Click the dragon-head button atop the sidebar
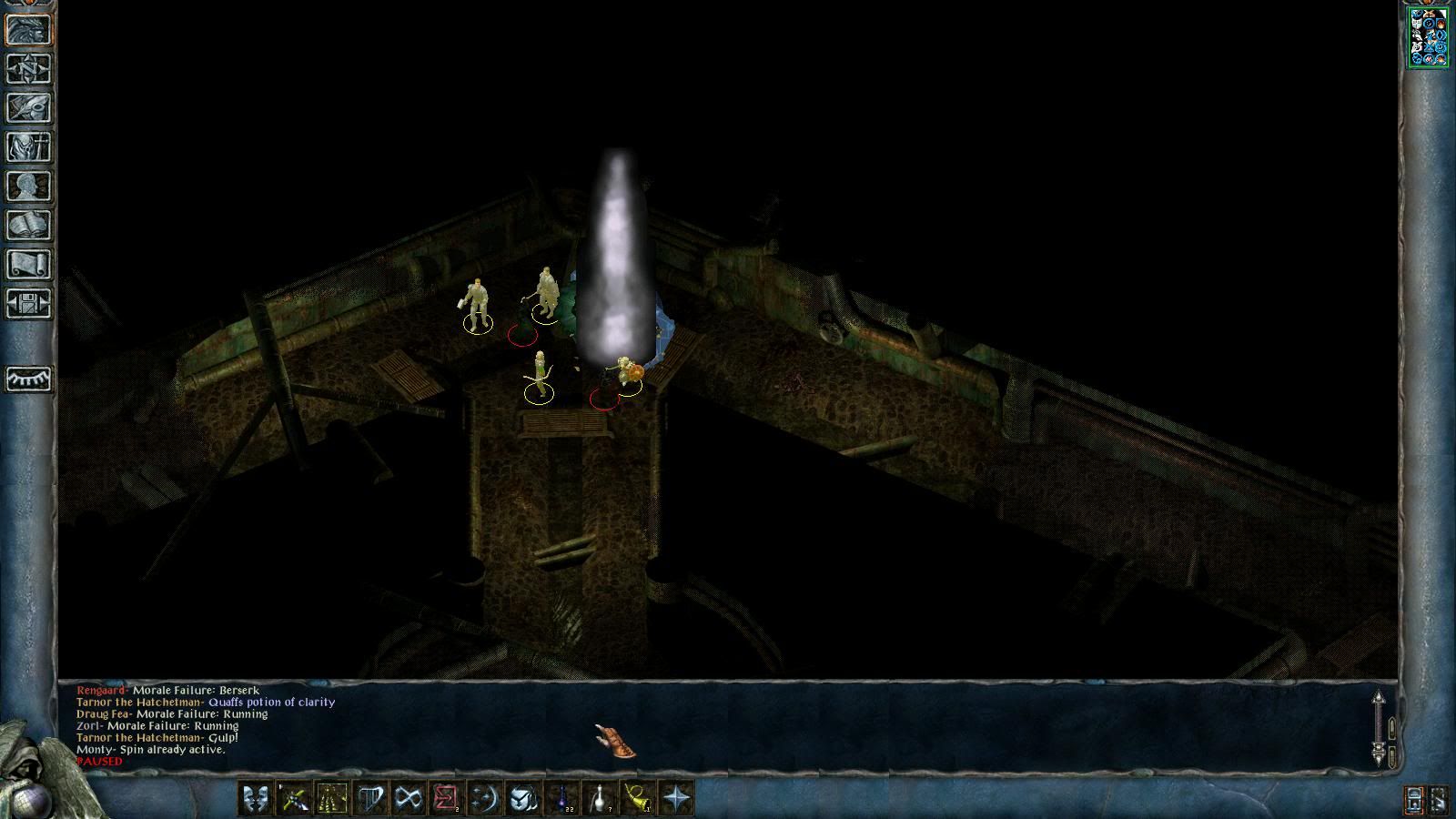1456x819 pixels. coord(29,30)
